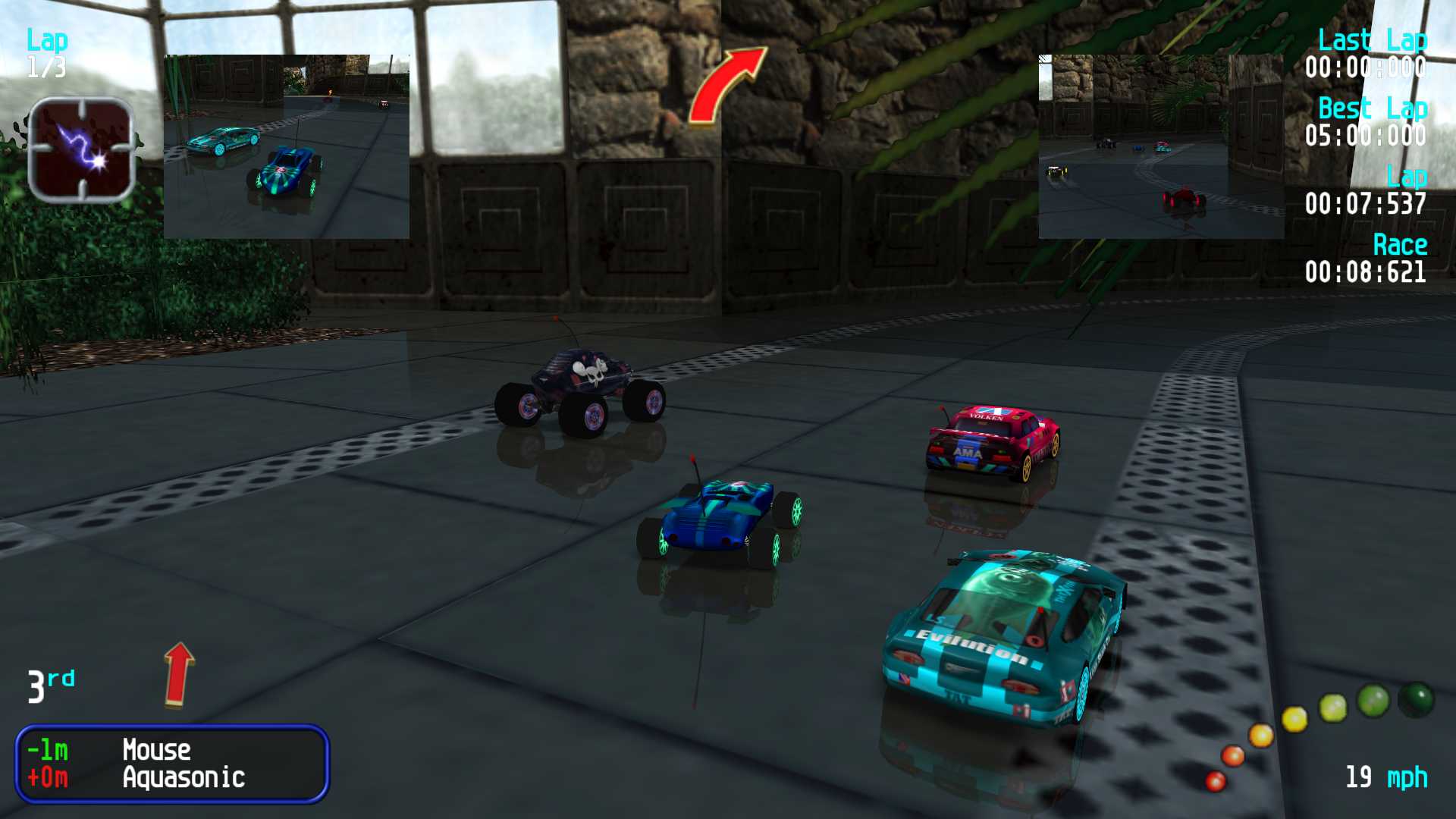Select the Aquasonic name label
1456x819 pixels.
(184, 777)
